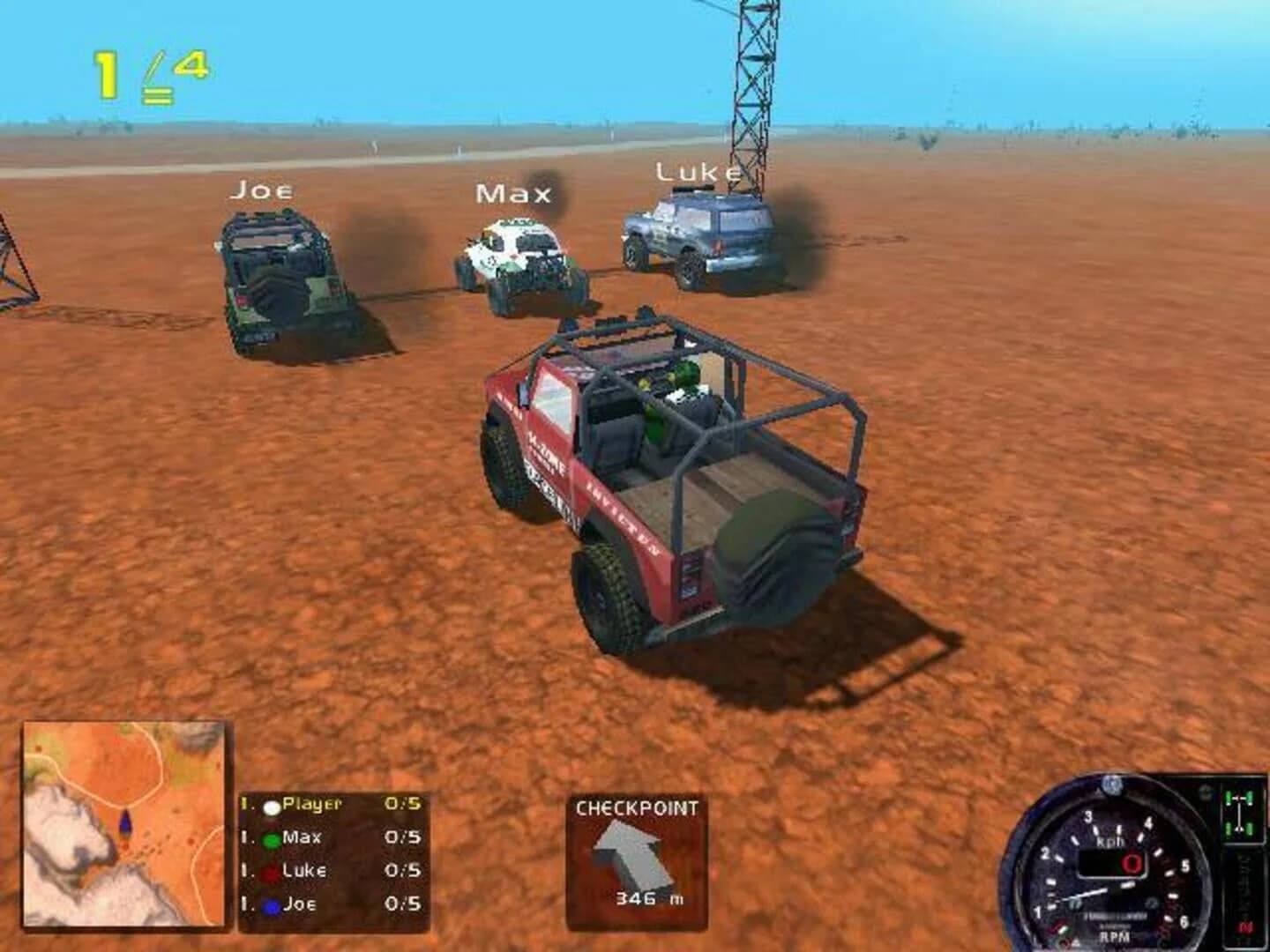Select Luke's name label above his SUV
This screenshot has width=1270, height=952.
698,173
